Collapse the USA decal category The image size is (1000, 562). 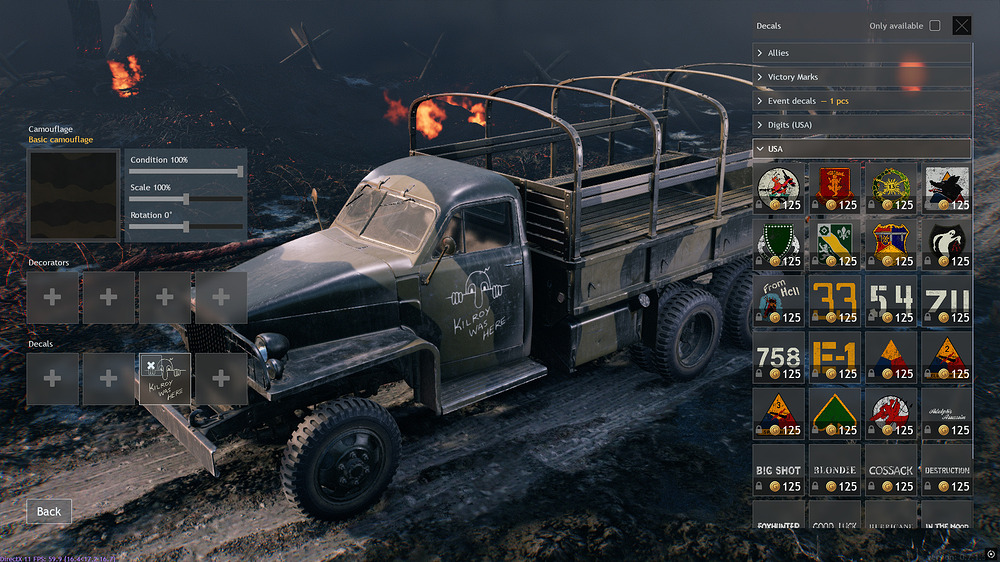tap(861, 149)
